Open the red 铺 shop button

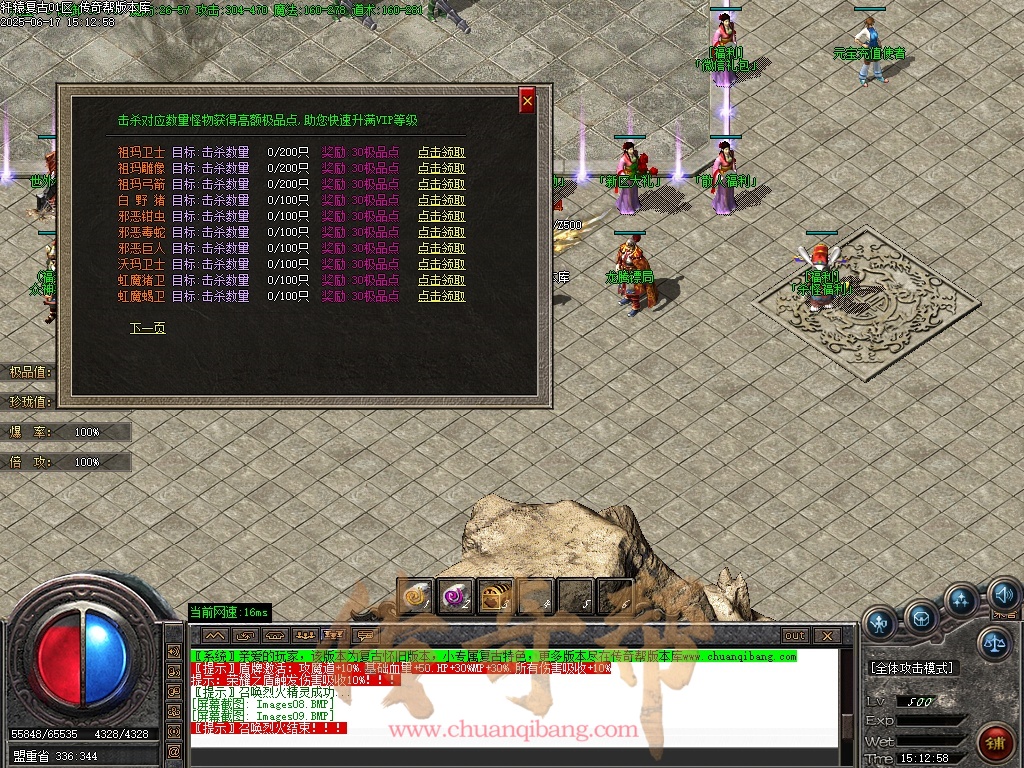[x=994, y=741]
